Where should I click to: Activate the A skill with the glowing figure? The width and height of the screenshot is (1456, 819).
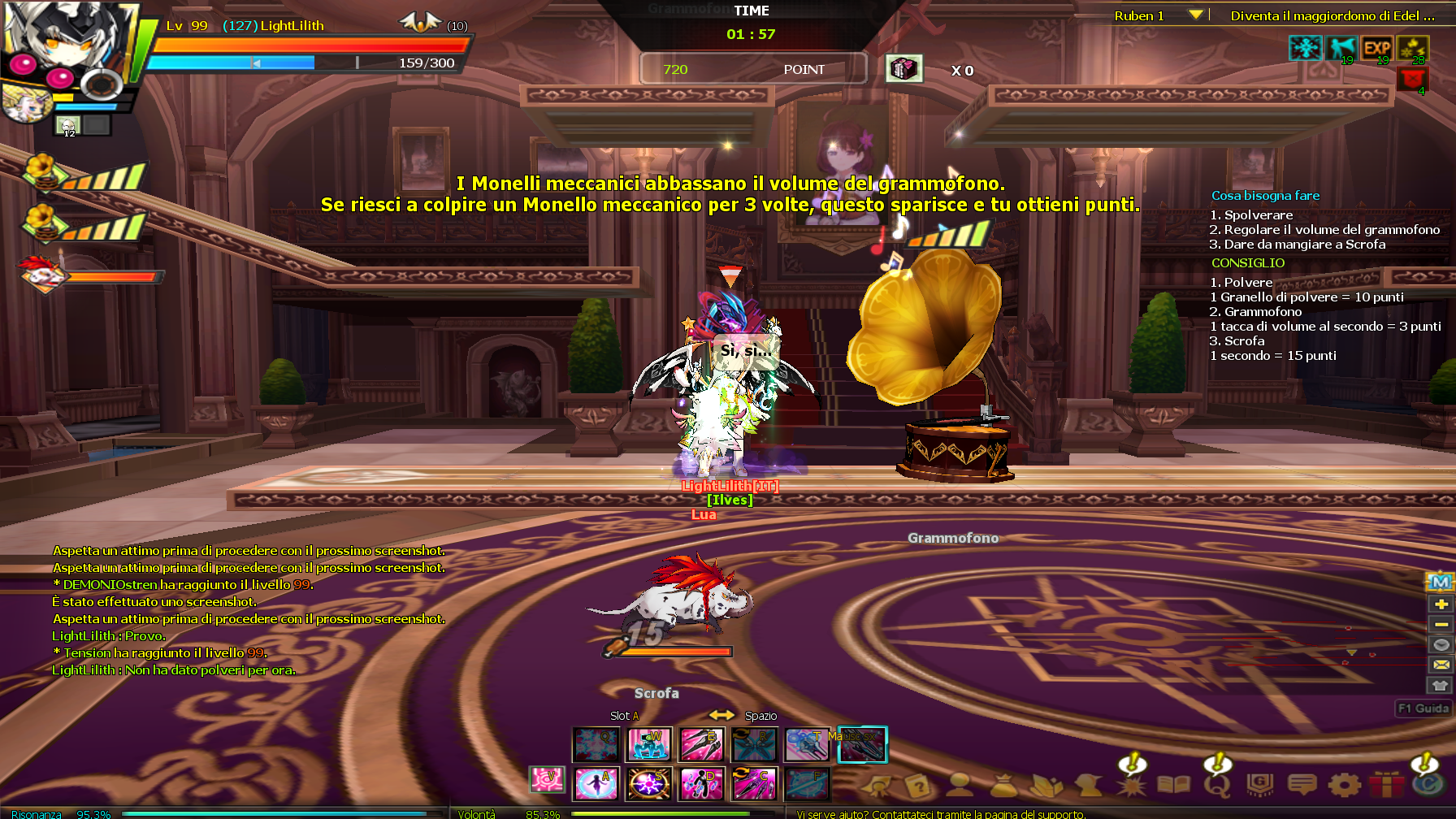[x=596, y=784]
